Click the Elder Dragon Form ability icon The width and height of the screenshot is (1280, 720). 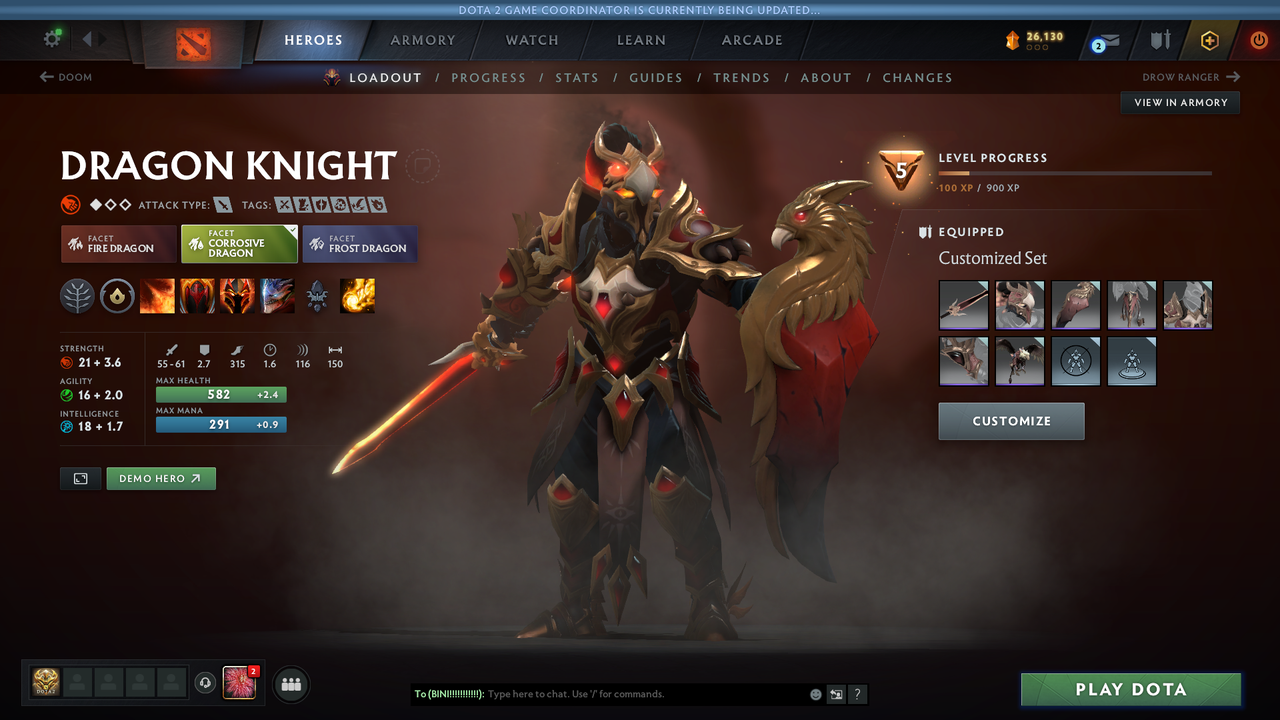click(277, 295)
